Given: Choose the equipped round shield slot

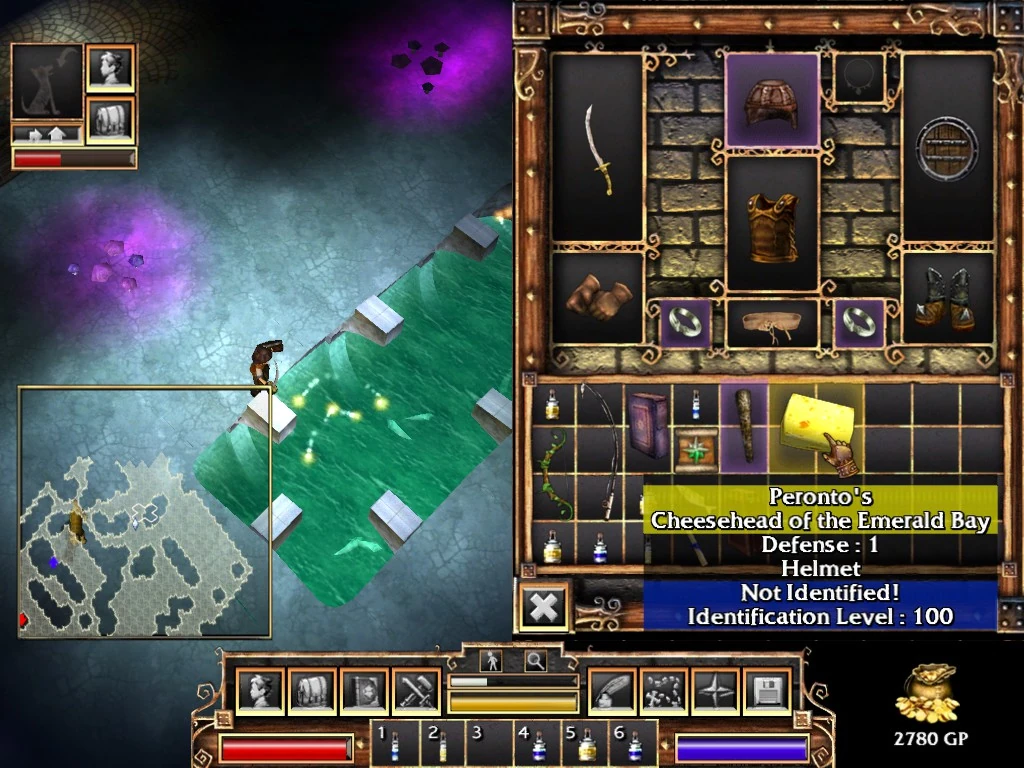Looking at the screenshot, I should click(947, 147).
